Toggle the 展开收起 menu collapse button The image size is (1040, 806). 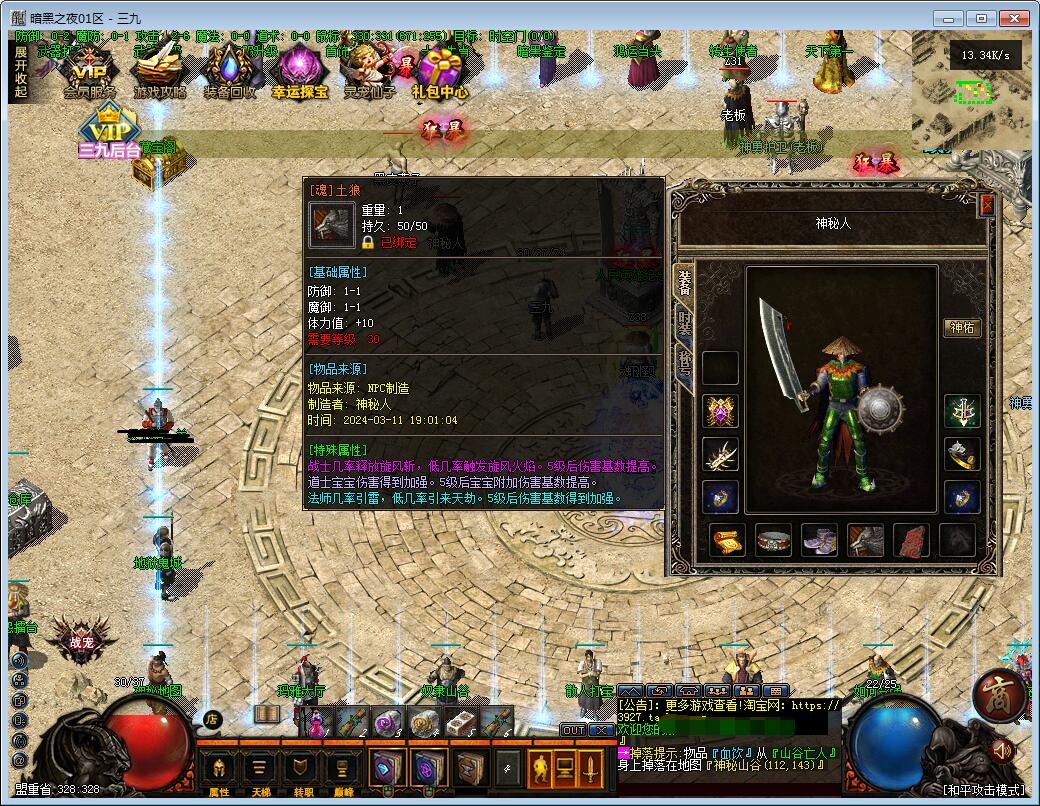click(21, 72)
